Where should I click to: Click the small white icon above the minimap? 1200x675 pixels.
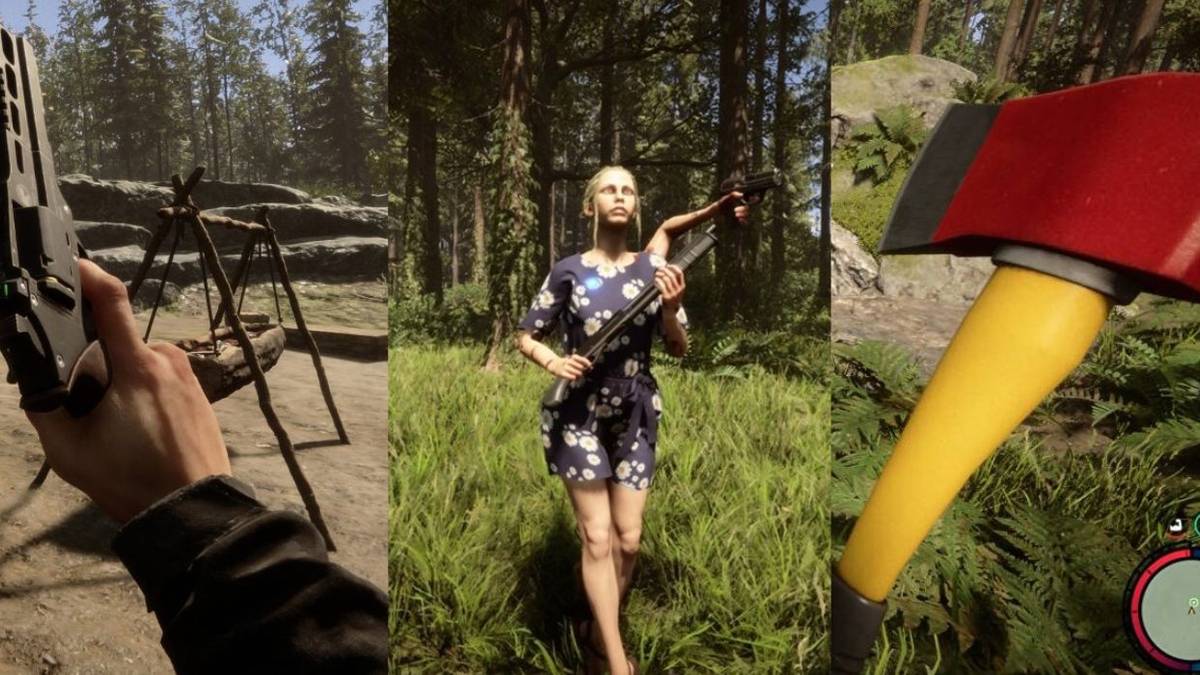click(1178, 524)
